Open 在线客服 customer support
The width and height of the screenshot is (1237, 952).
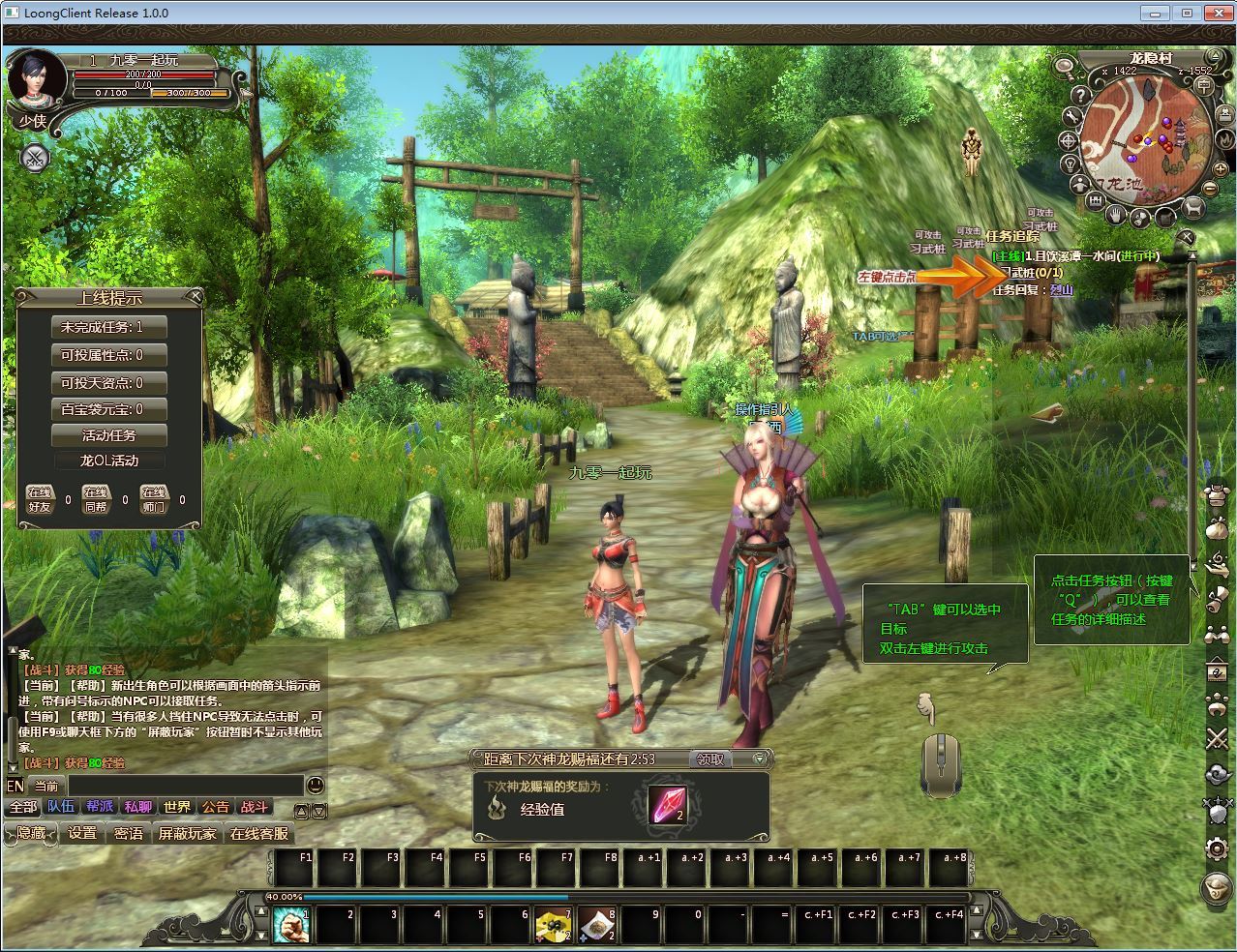click(x=258, y=833)
